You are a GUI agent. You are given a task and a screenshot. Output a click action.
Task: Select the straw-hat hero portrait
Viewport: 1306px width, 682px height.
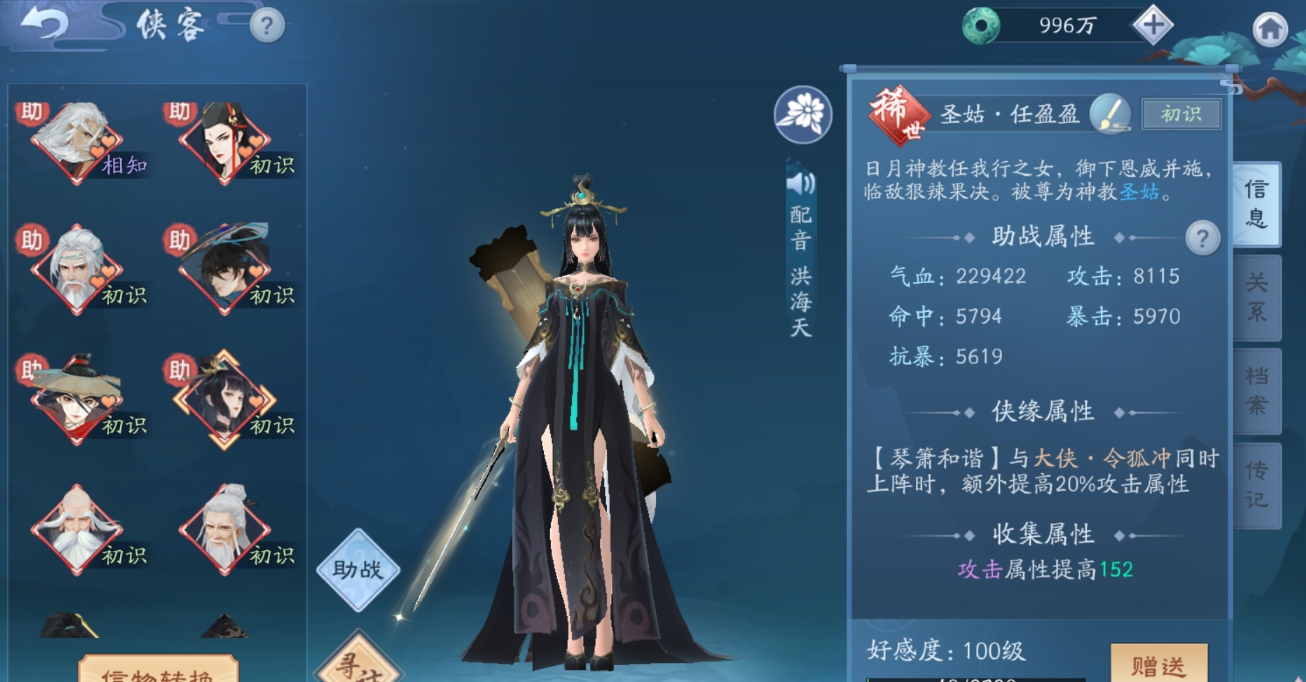pos(76,400)
